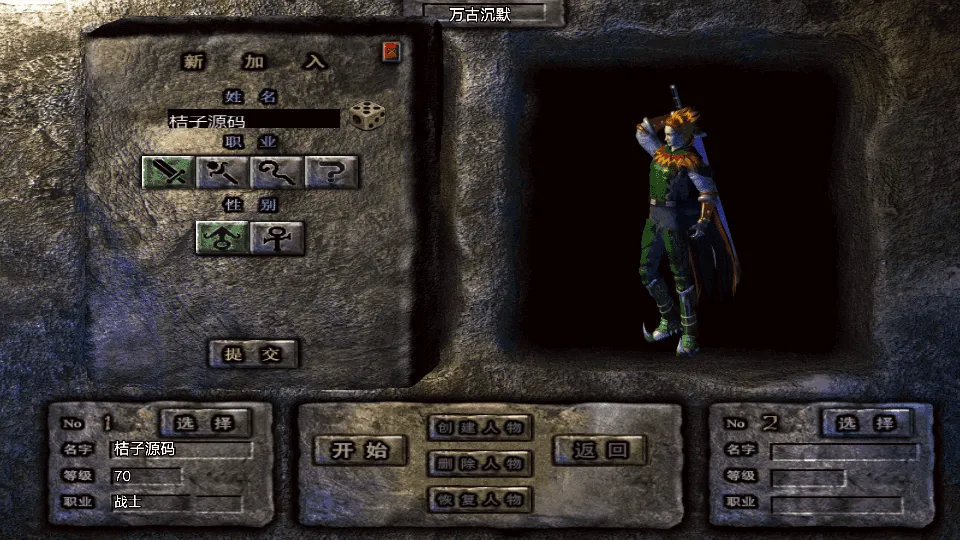Image resolution: width=960 pixels, height=540 pixels.
Task: Open 创建人物 to create a character
Action: pyautogui.click(x=480, y=428)
